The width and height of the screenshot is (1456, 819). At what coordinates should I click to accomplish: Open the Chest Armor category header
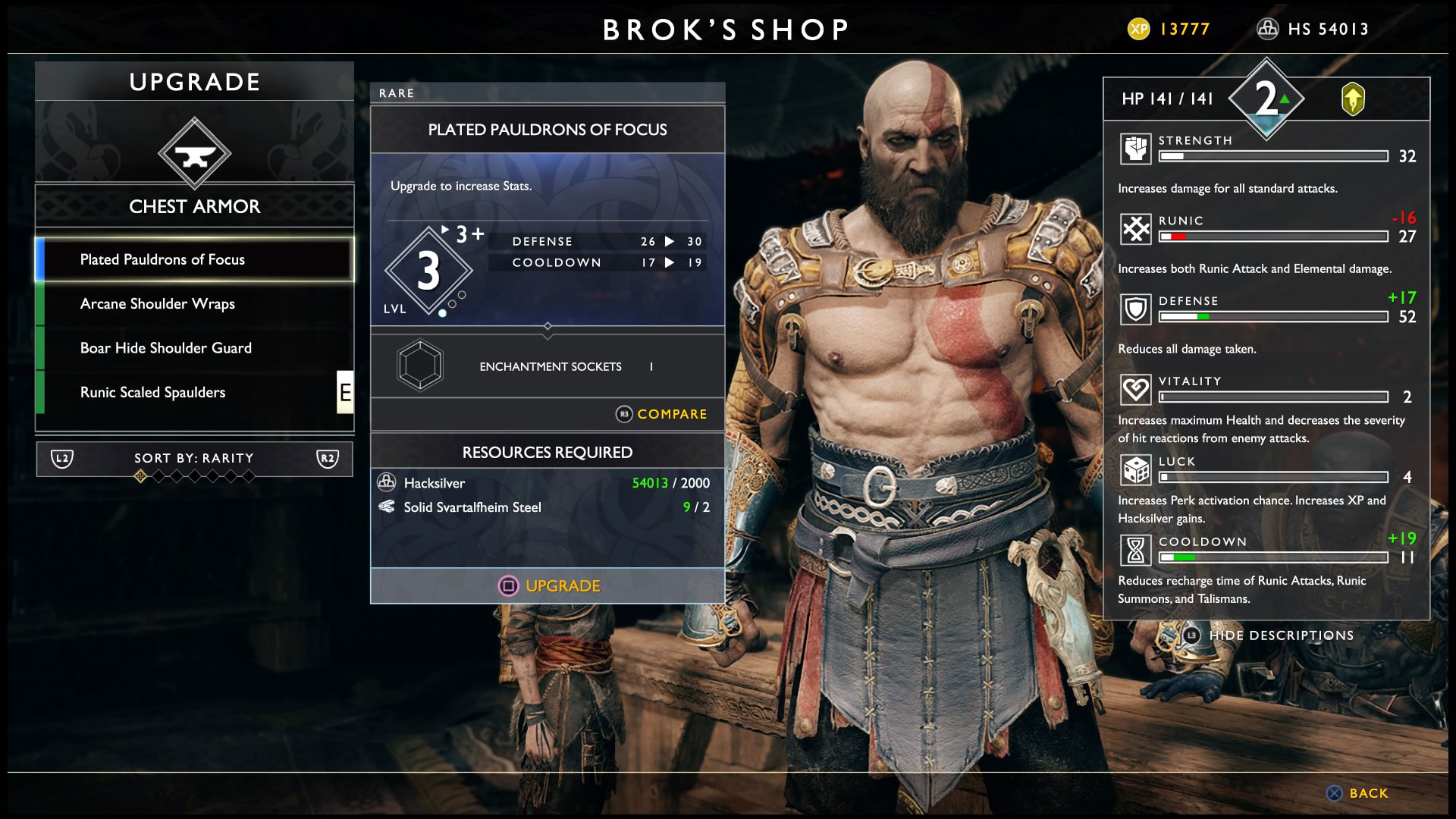click(x=194, y=206)
